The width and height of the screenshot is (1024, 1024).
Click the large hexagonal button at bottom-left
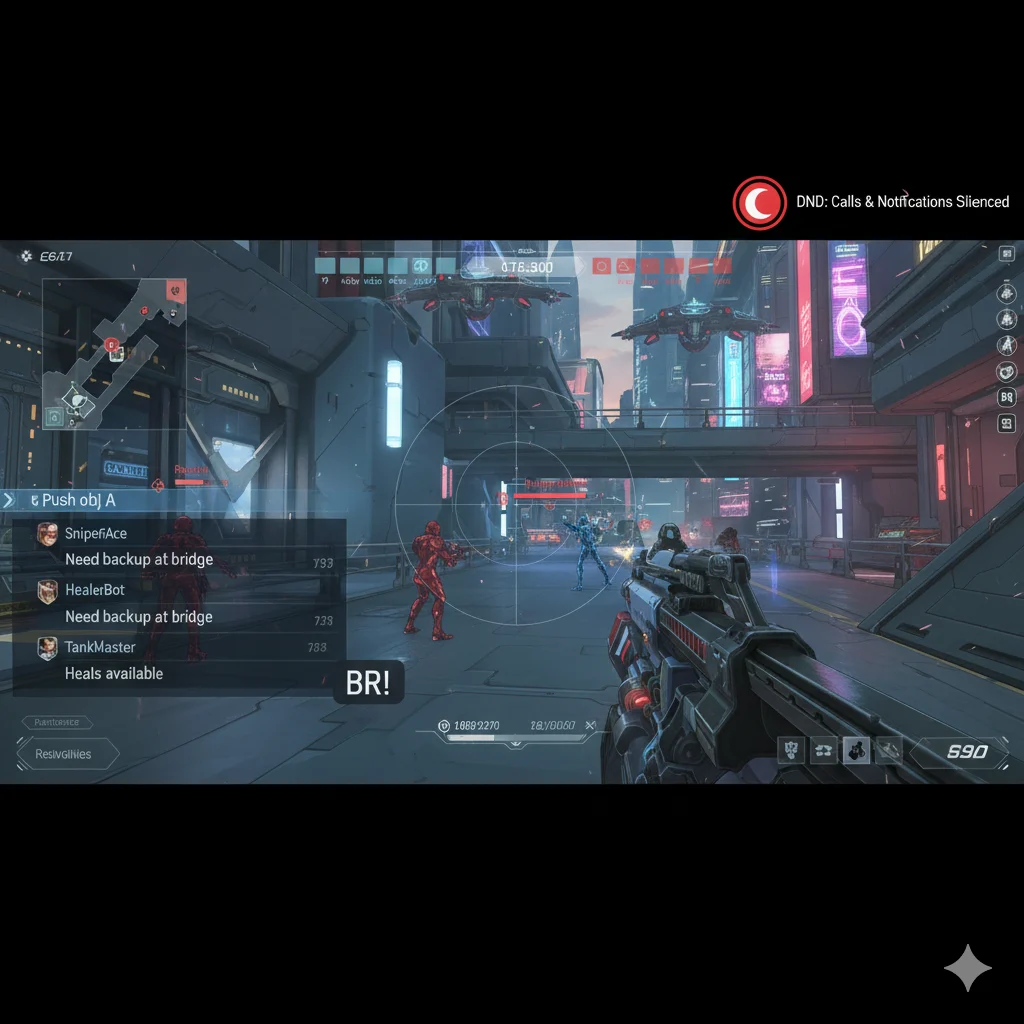click(x=66, y=754)
